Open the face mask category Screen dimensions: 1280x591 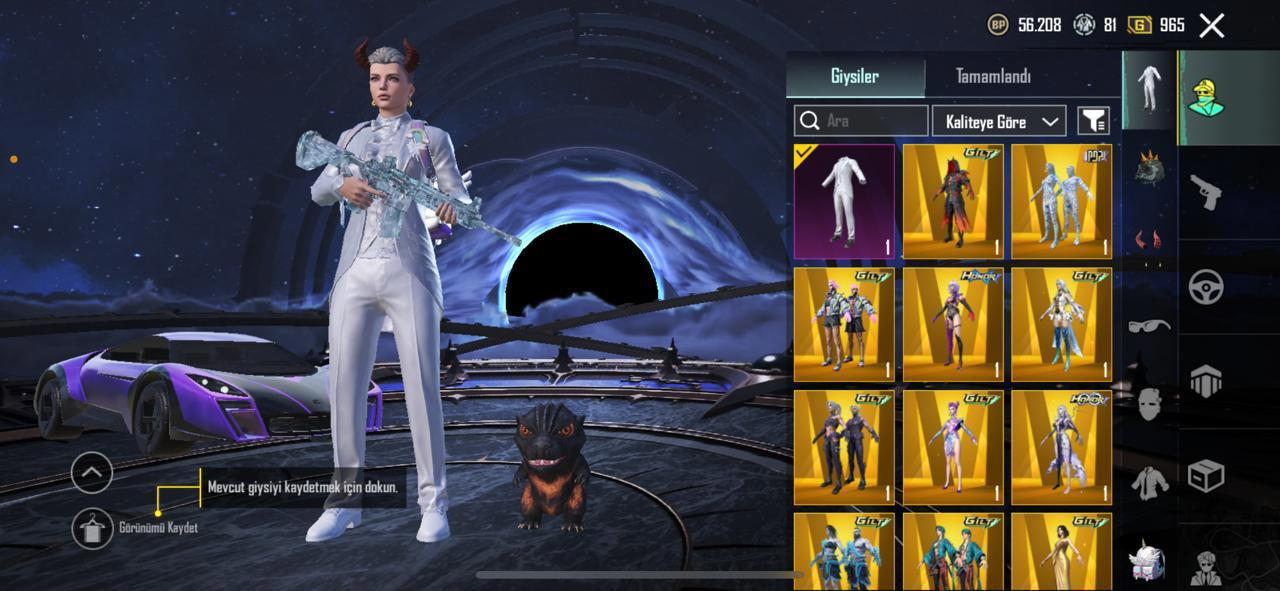tap(1149, 404)
